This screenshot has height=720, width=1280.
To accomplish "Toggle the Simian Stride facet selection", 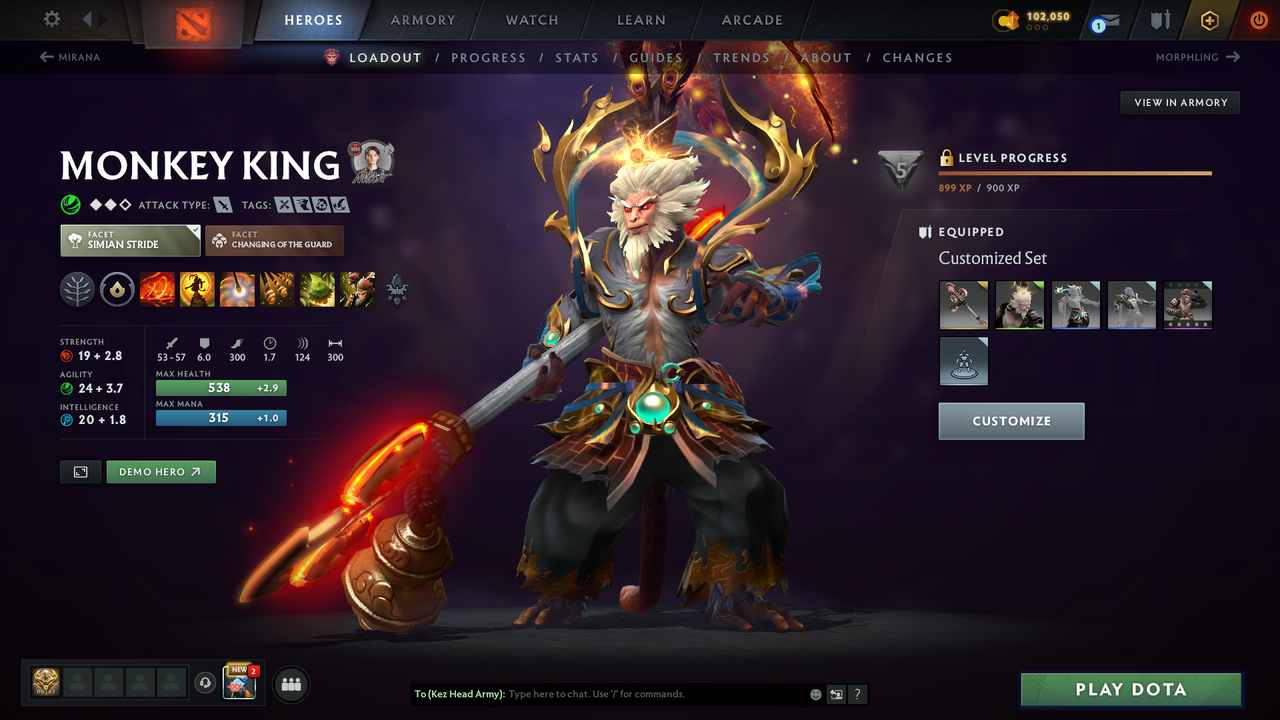I will (129, 240).
